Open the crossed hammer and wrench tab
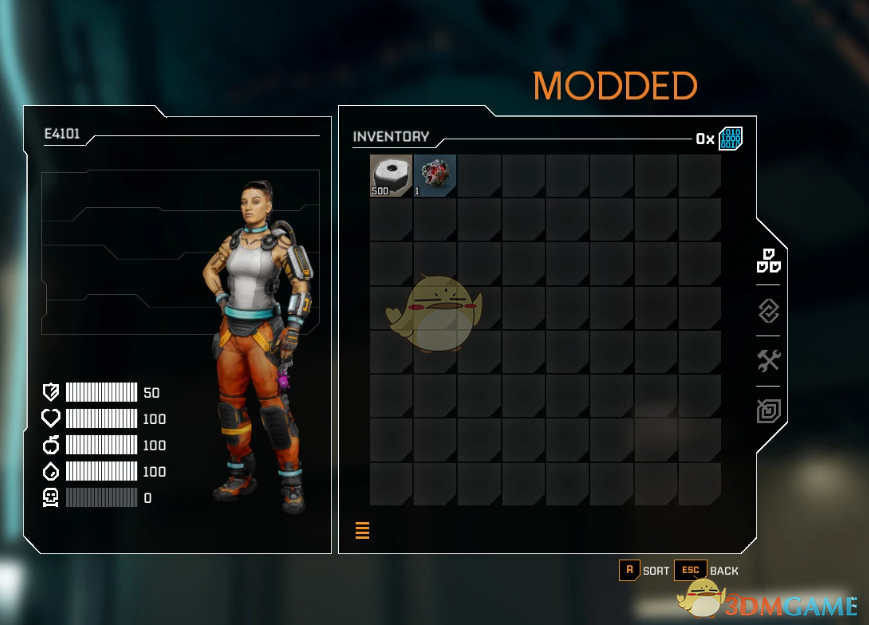Screen dimensions: 869x625 (x=768, y=361)
